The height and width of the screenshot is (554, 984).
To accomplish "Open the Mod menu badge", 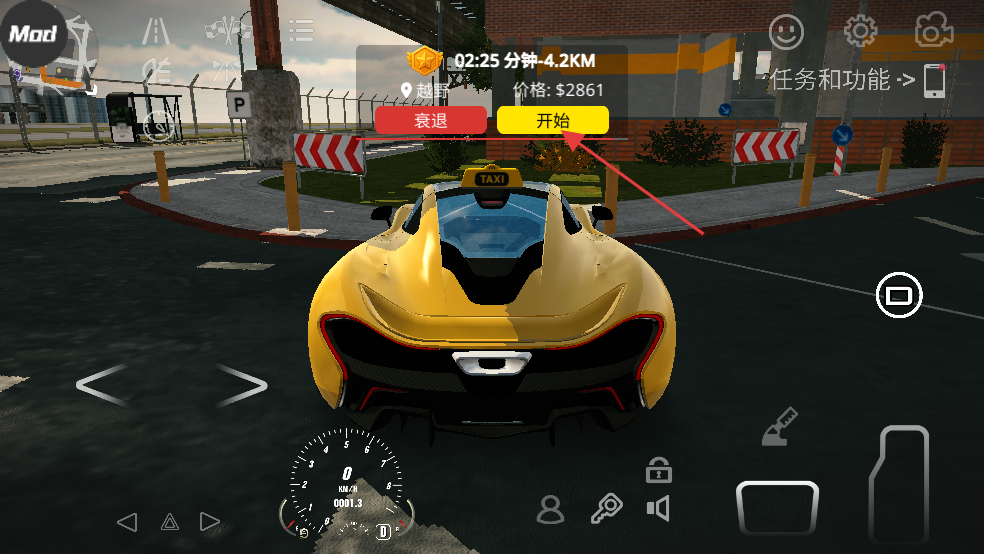I will click(33, 33).
